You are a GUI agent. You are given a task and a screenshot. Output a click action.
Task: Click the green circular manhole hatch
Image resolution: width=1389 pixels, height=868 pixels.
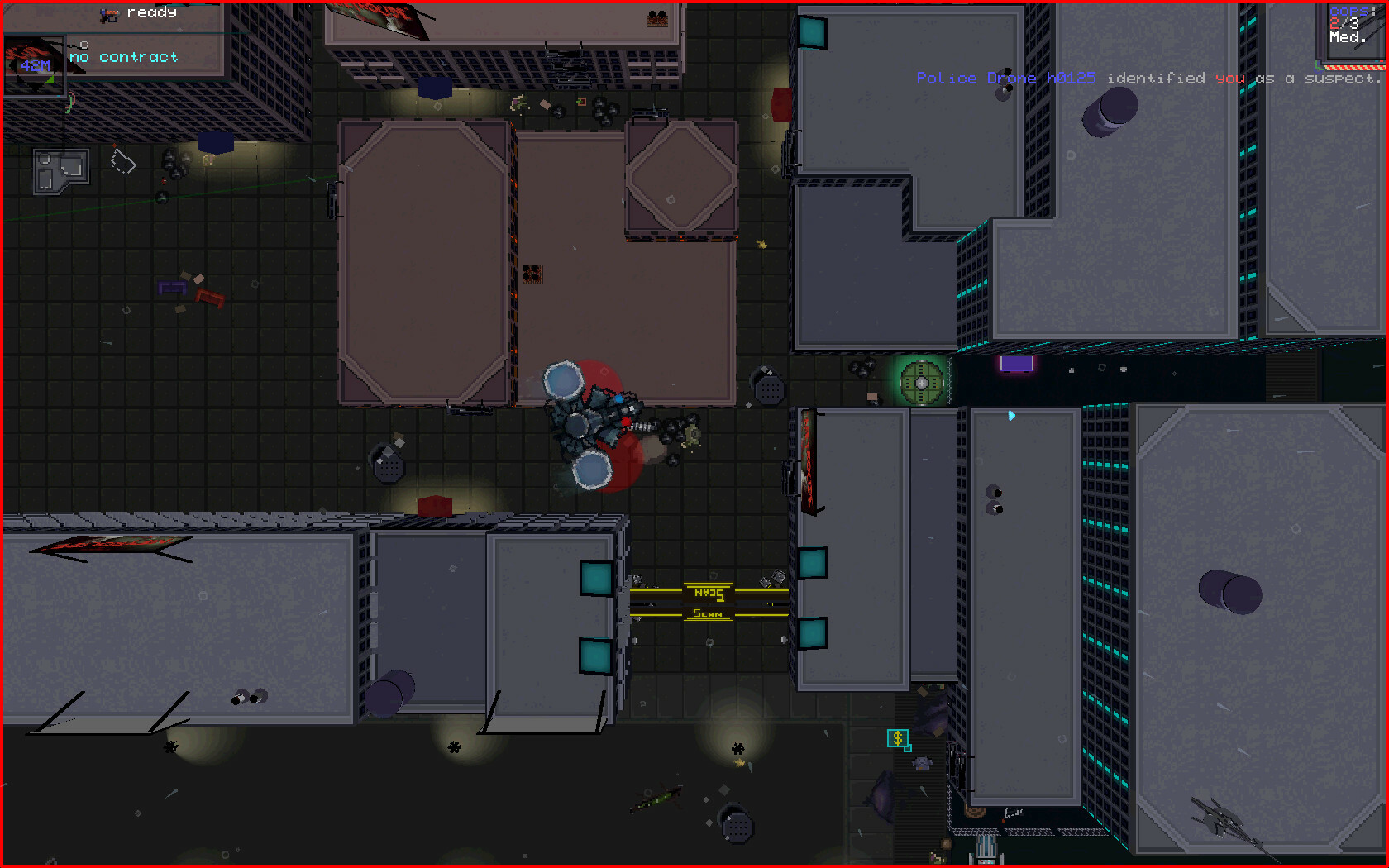pos(920,381)
